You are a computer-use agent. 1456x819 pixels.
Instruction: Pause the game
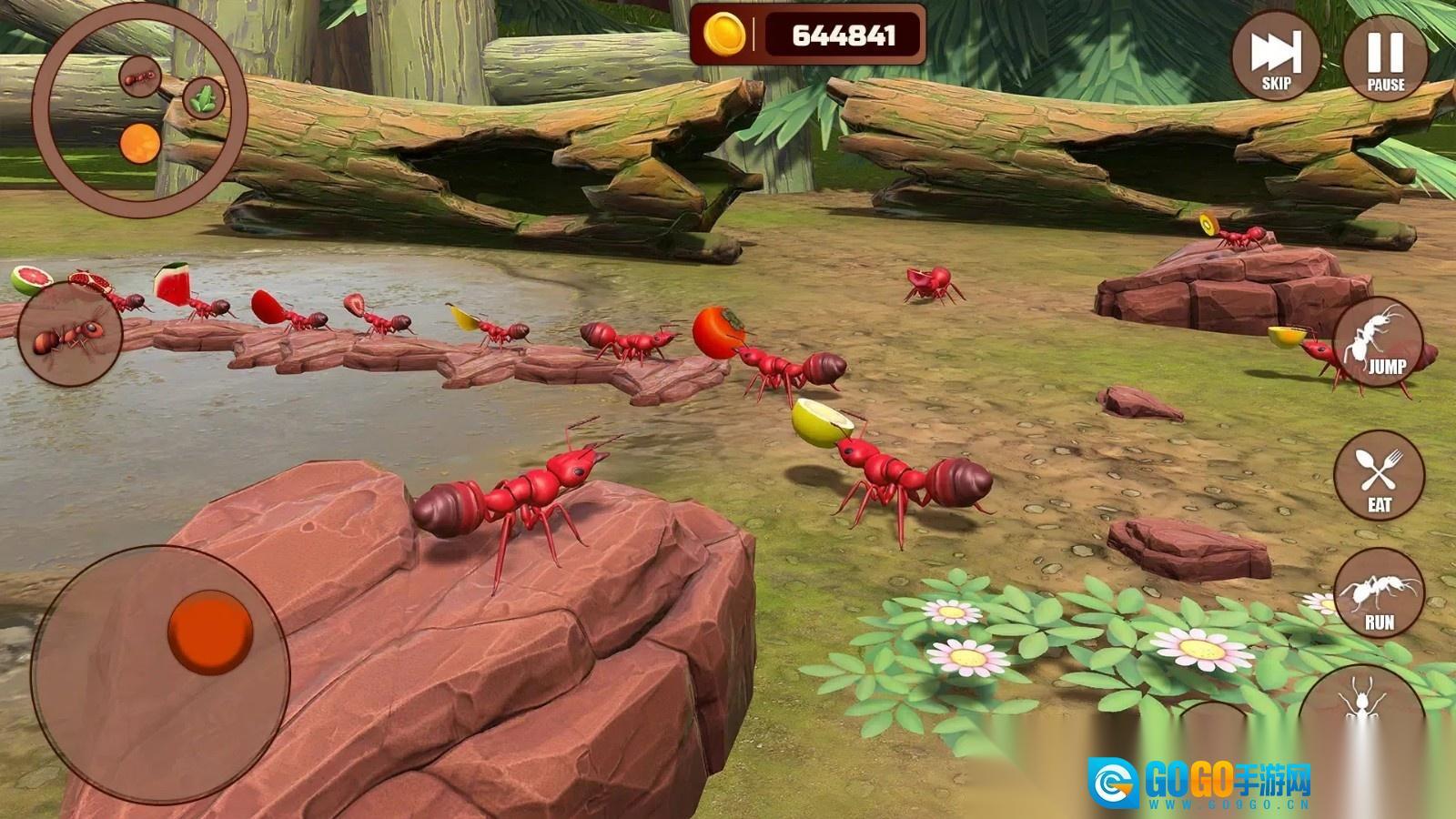1385,57
